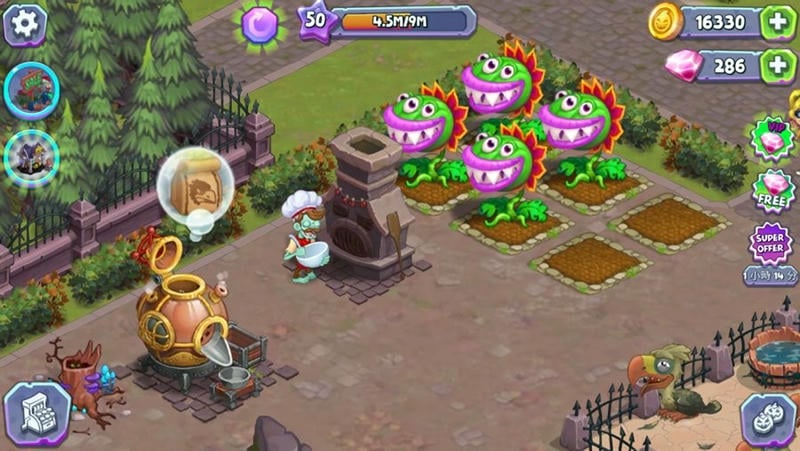Screen dimensions: 800x451
Task: Open the VIP gem offer
Action: click(773, 139)
